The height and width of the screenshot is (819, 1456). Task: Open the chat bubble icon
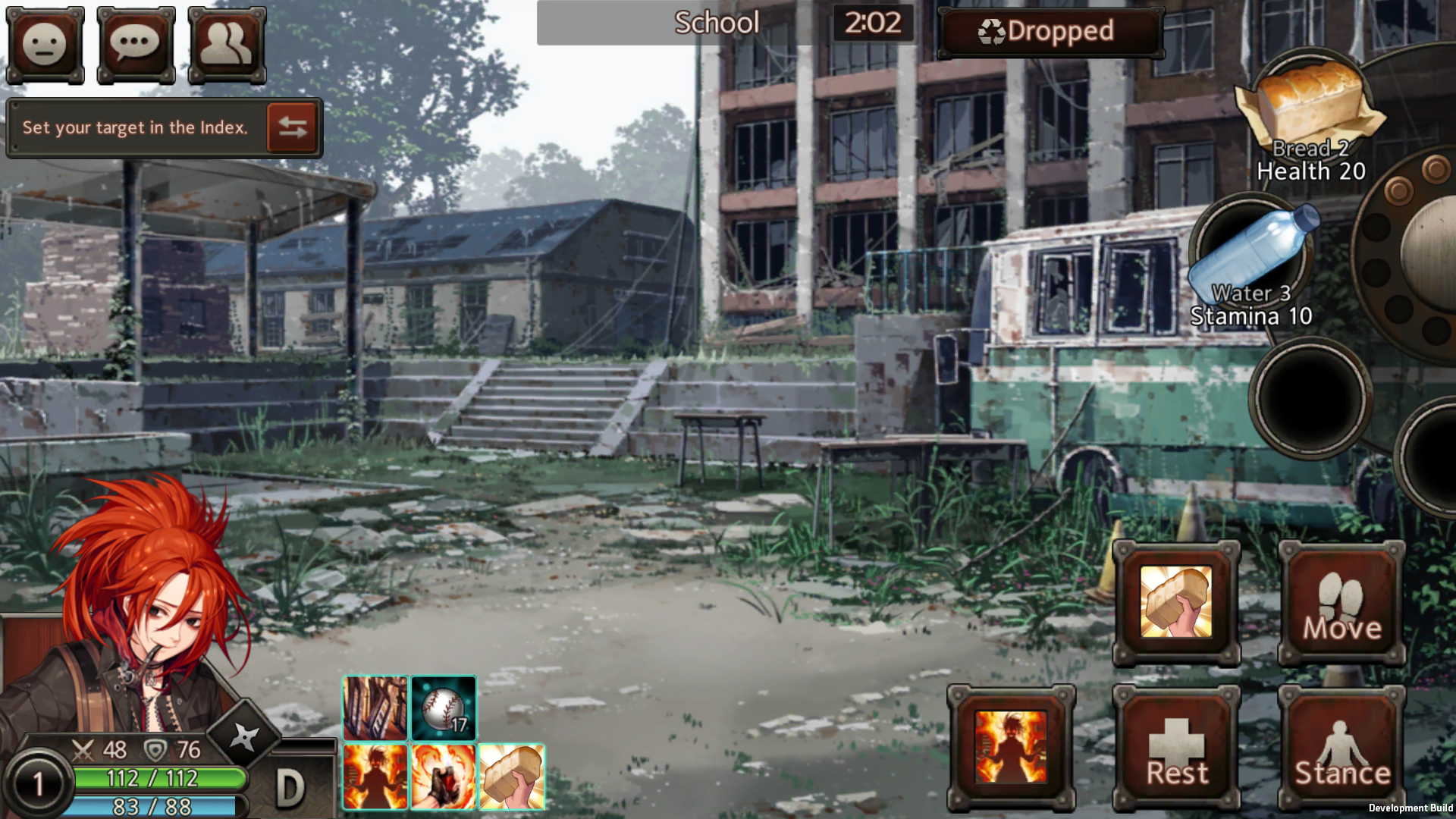pyautogui.click(x=136, y=45)
